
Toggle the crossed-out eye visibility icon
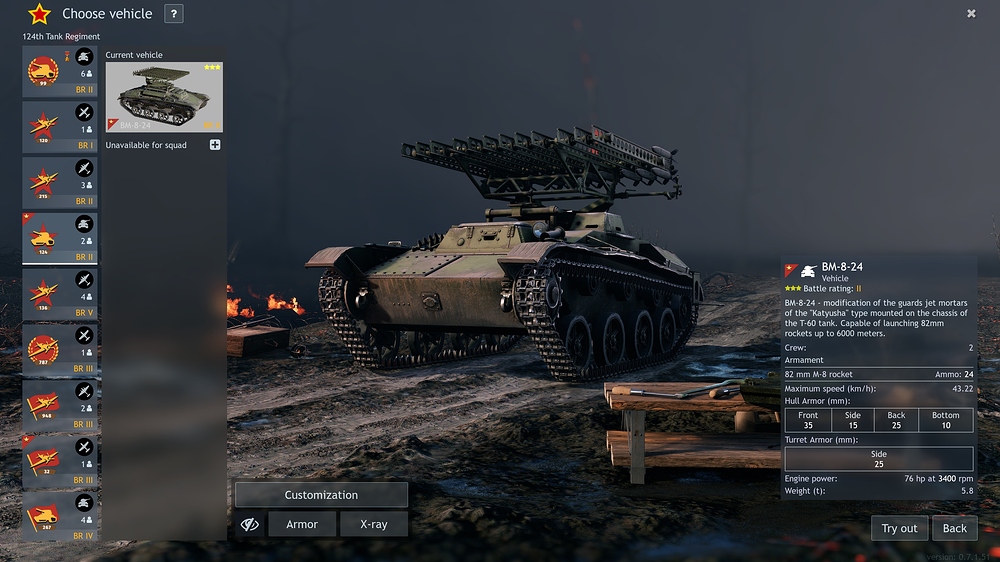tap(250, 524)
